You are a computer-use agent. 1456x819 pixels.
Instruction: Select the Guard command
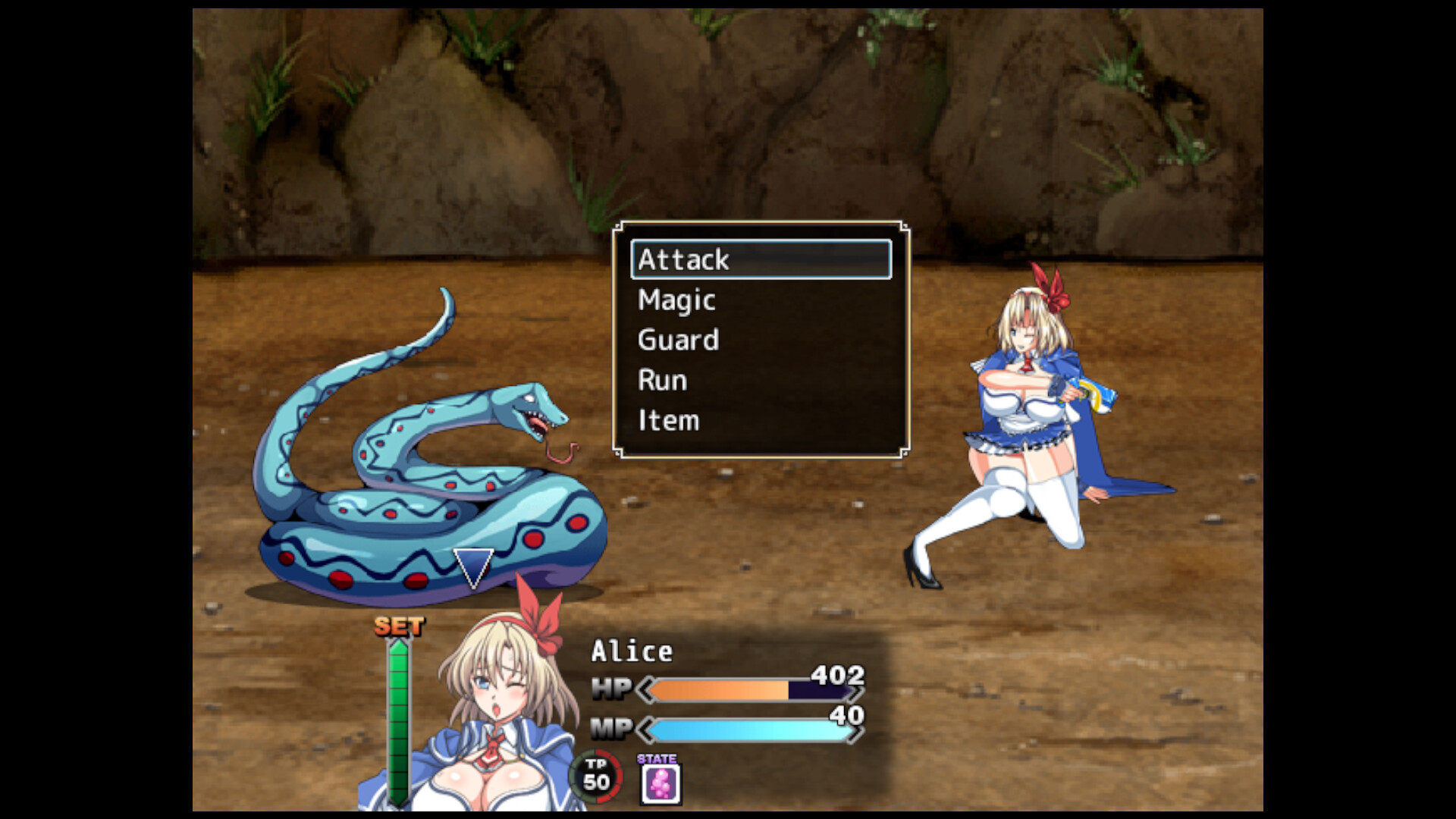(x=677, y=339)
